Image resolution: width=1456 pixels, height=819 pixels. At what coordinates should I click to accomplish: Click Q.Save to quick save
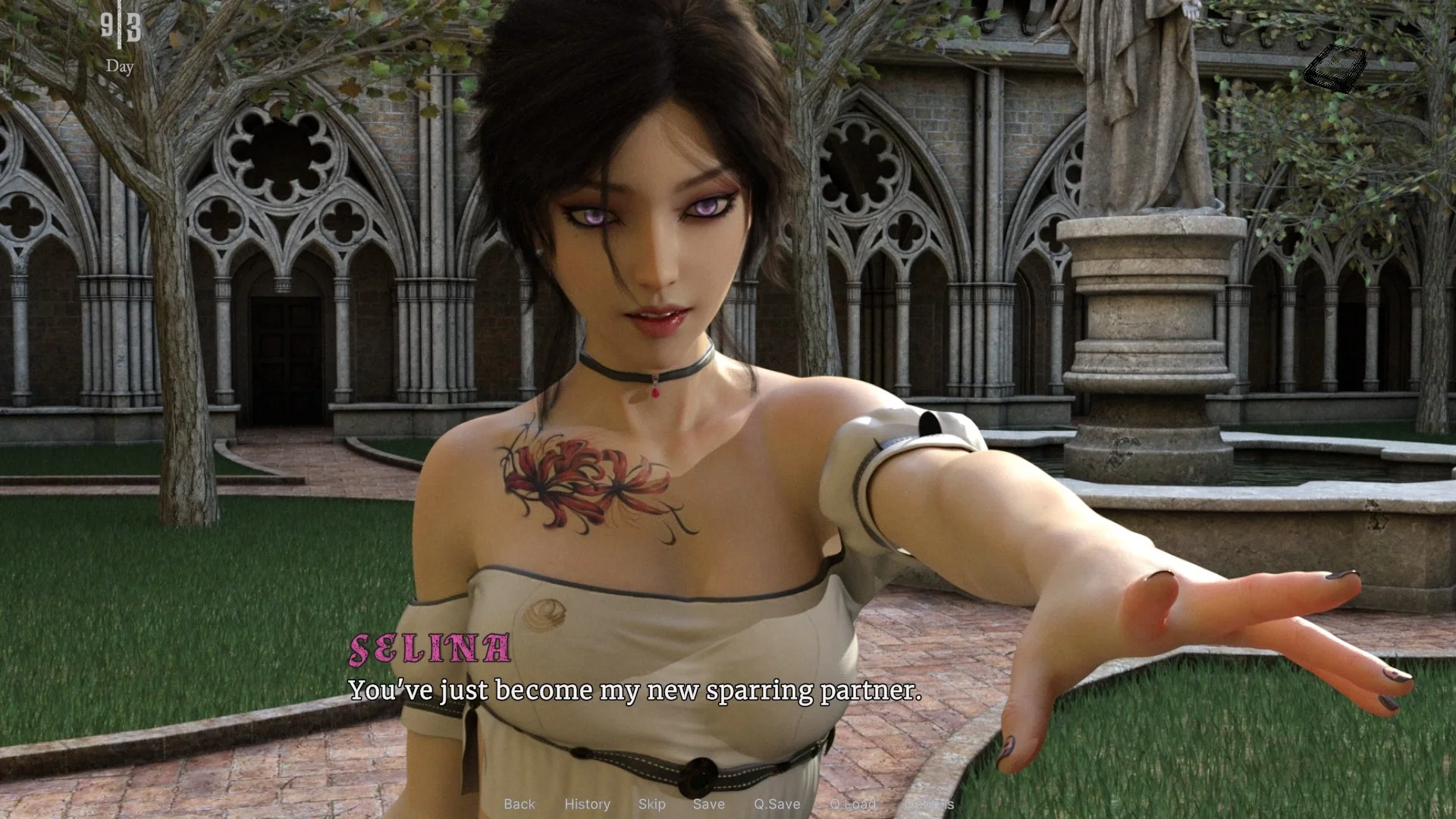[777, 804]
